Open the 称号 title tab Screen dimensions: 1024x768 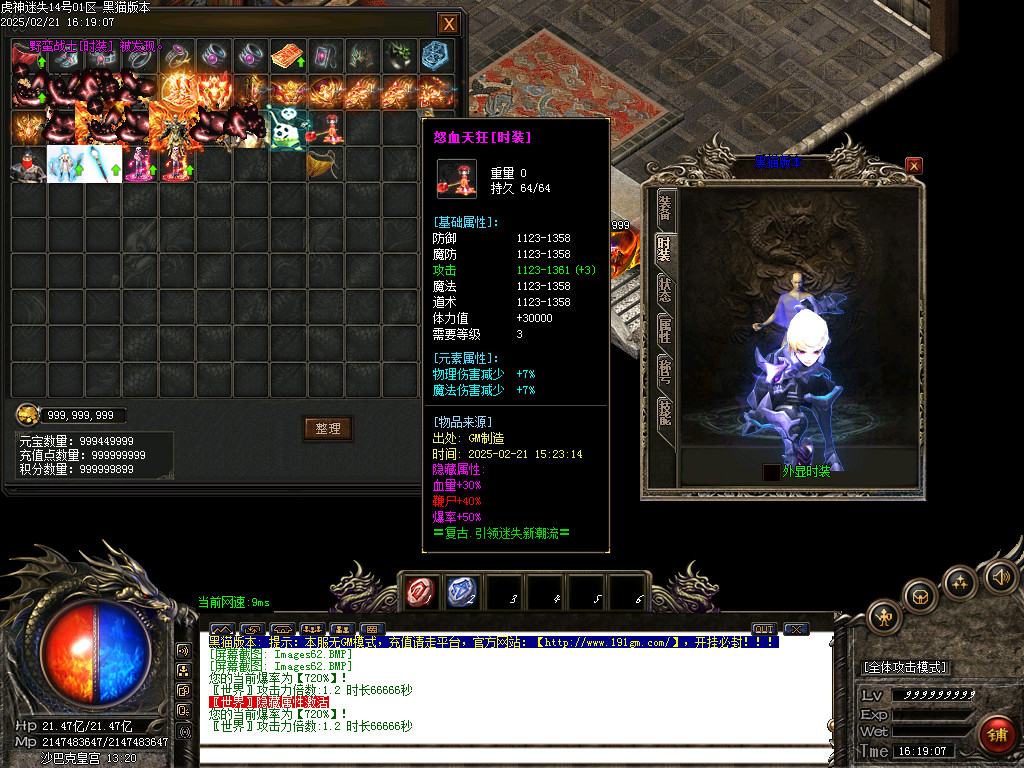coord(664,372)
